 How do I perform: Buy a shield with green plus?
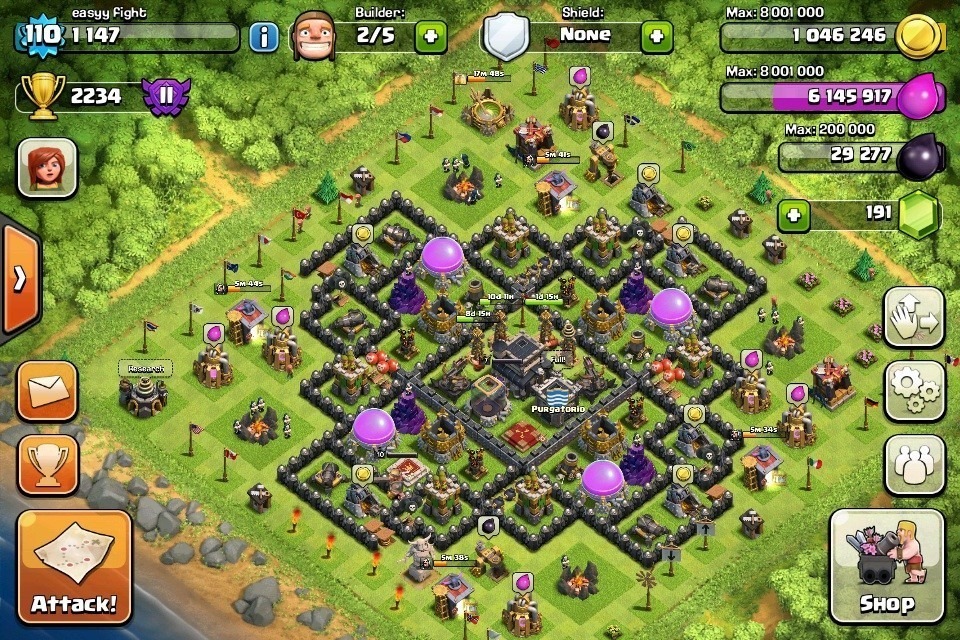(656, 37)
